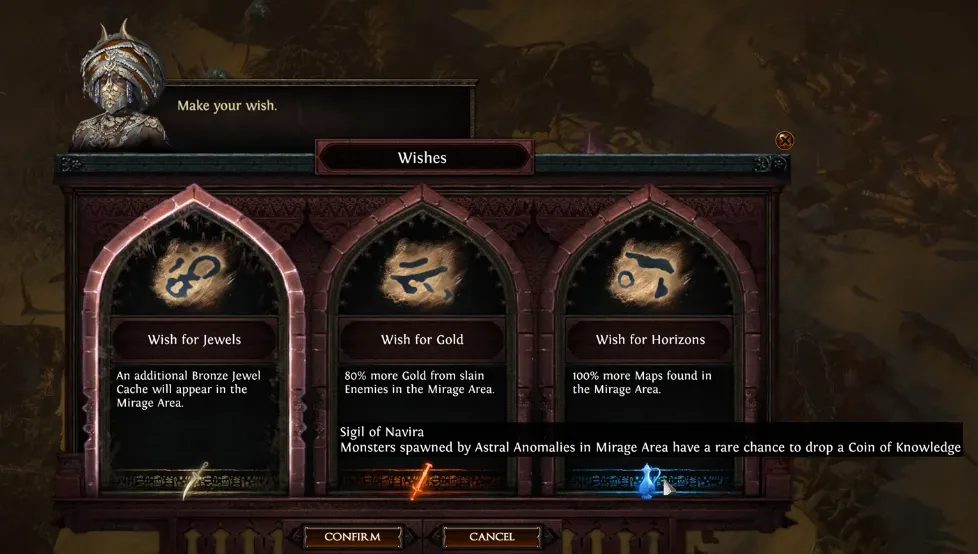Close the Wishes window
Screen dimensions: 978x554
[x=785, y=141]
